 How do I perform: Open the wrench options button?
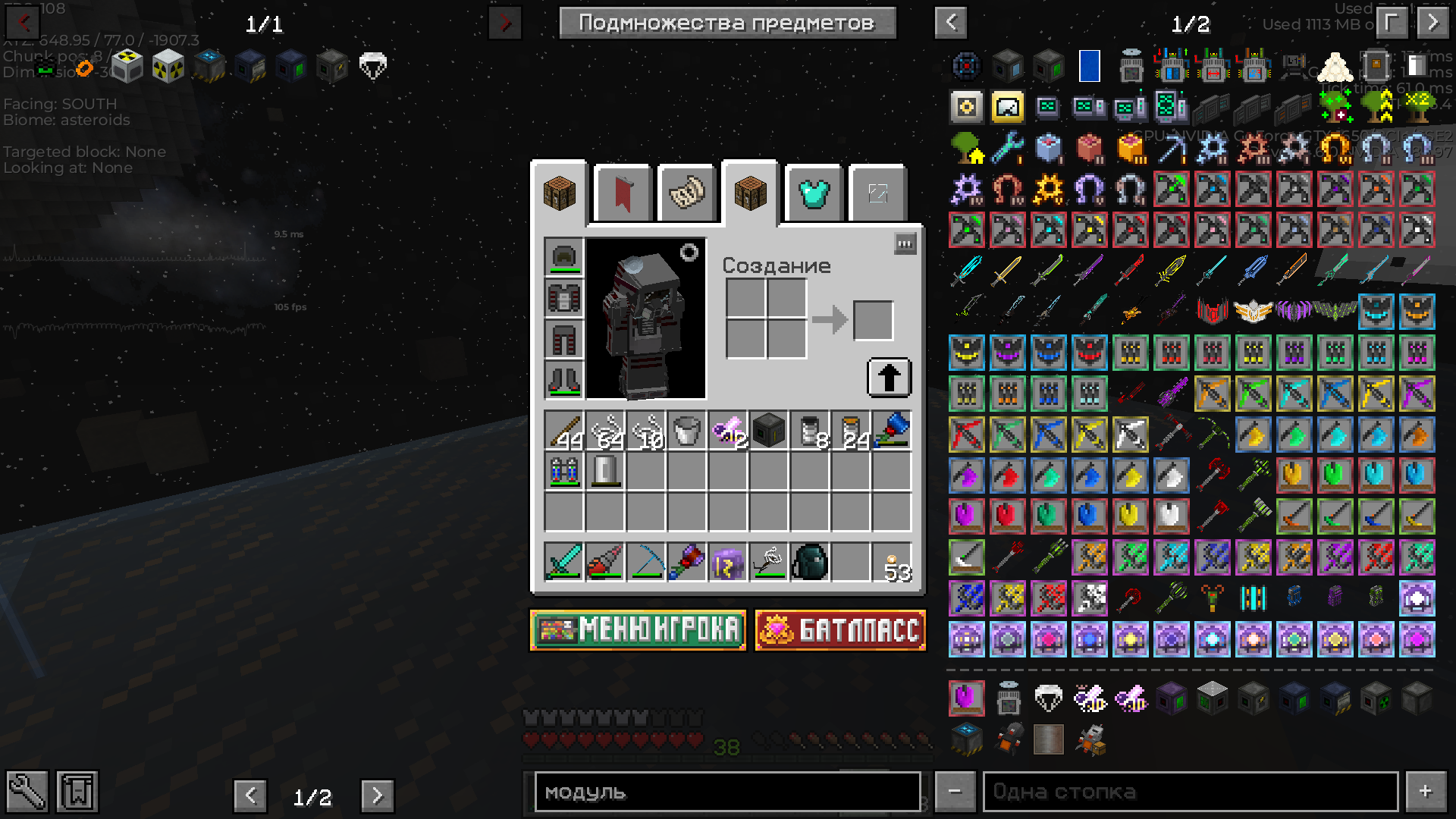(27, 792)
